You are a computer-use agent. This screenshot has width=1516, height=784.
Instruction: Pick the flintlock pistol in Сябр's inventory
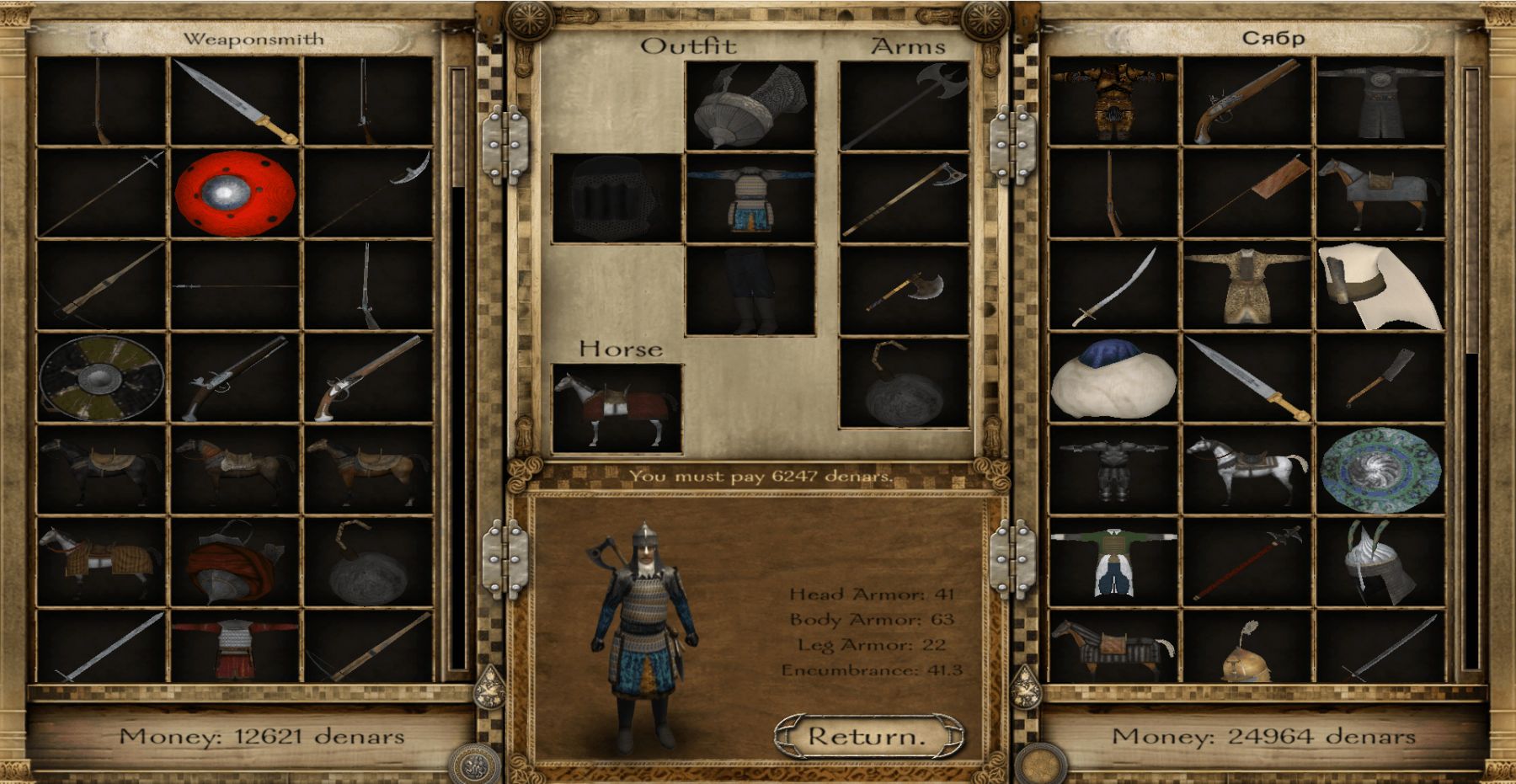click(1246, 102)
